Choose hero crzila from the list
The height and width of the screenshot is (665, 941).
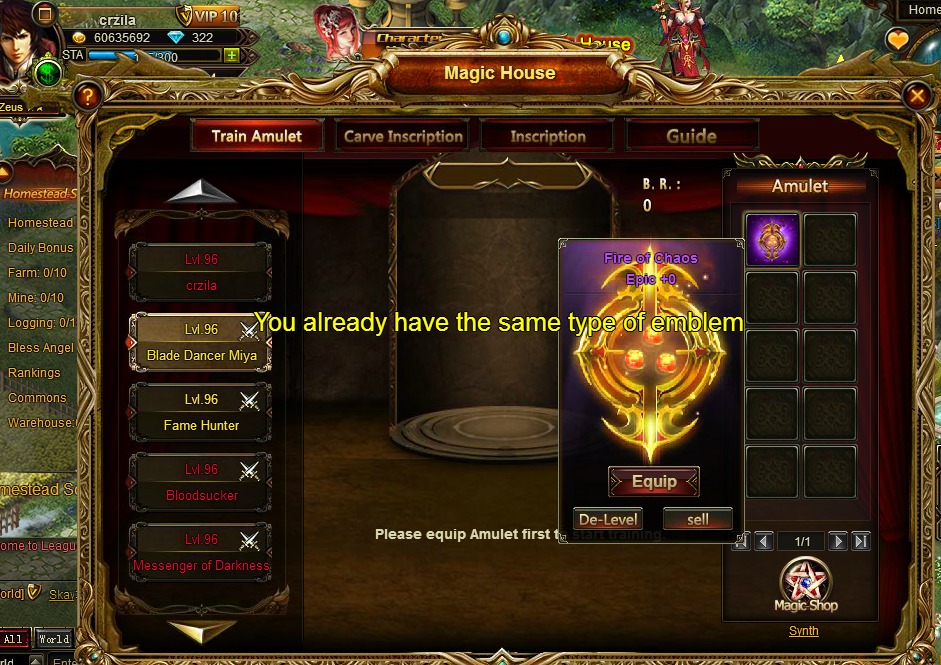coord(200,272)
